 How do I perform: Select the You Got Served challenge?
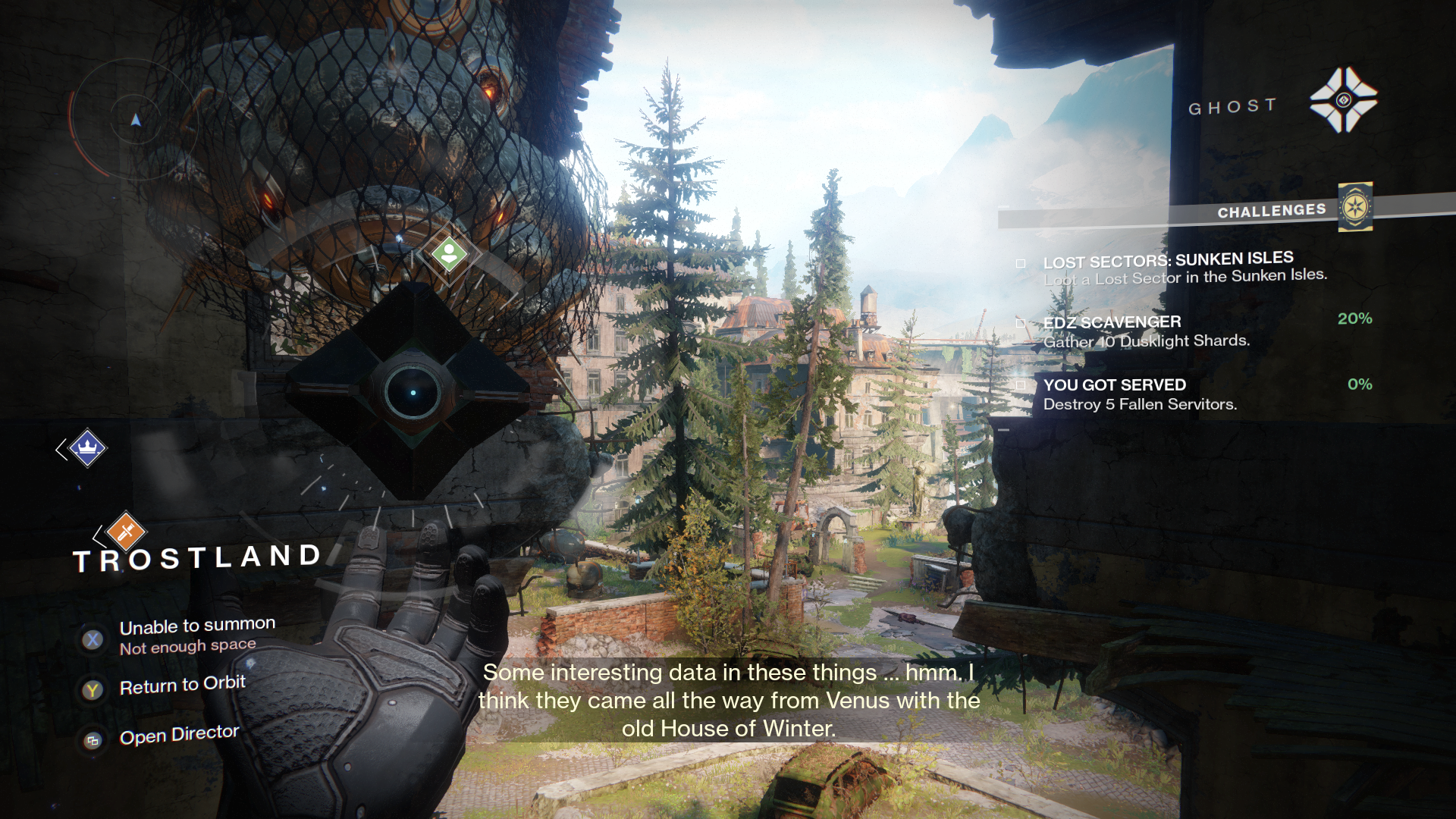1139,394
